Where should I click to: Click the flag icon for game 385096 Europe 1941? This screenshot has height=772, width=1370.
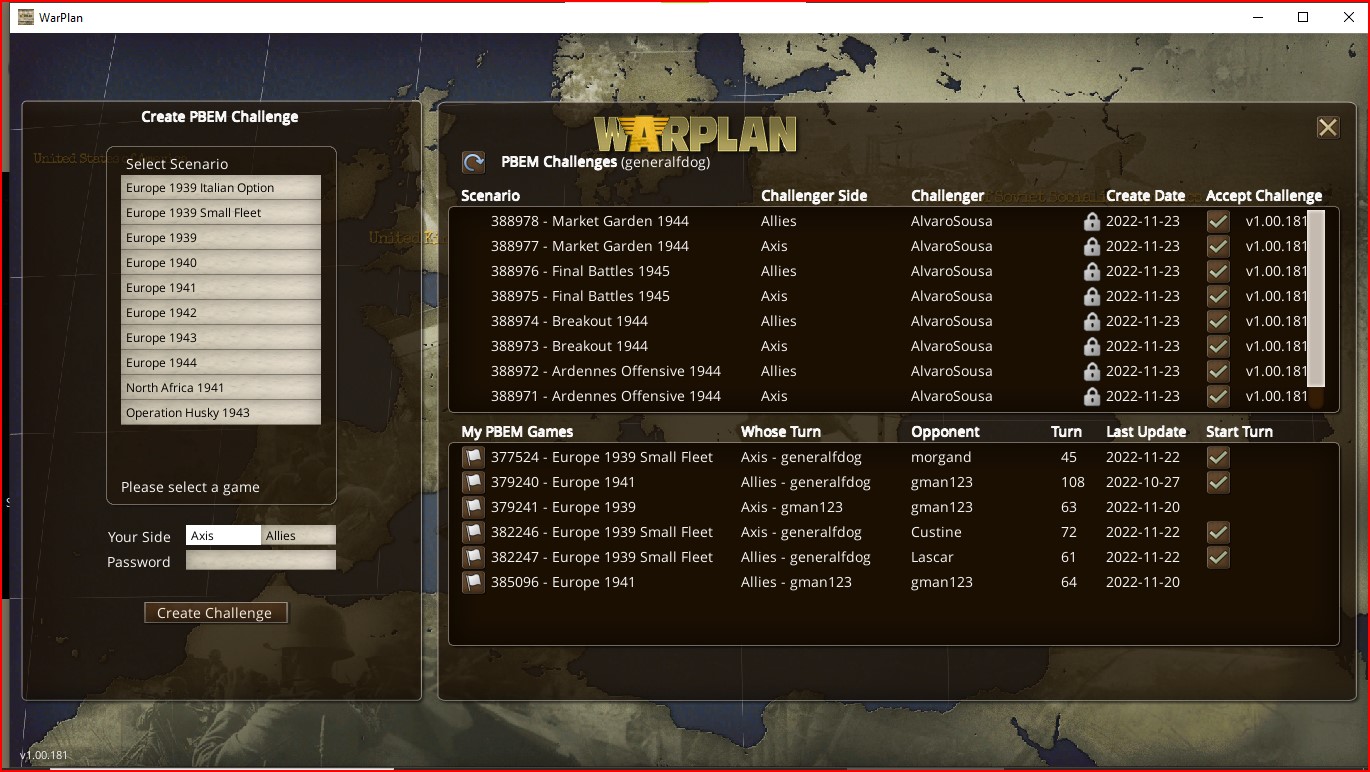tap(472, 582)
